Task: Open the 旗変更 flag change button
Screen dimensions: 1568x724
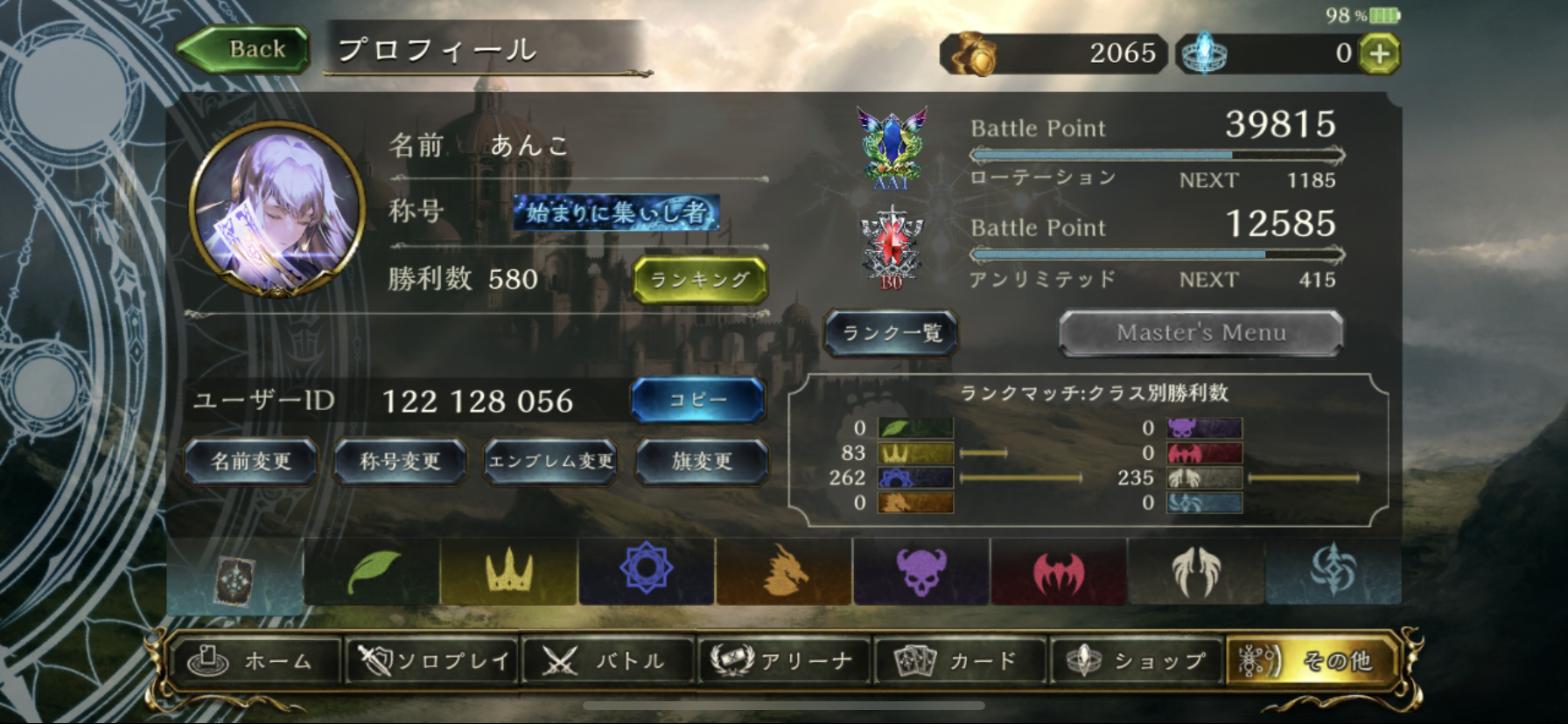Action: pos(702,461)
